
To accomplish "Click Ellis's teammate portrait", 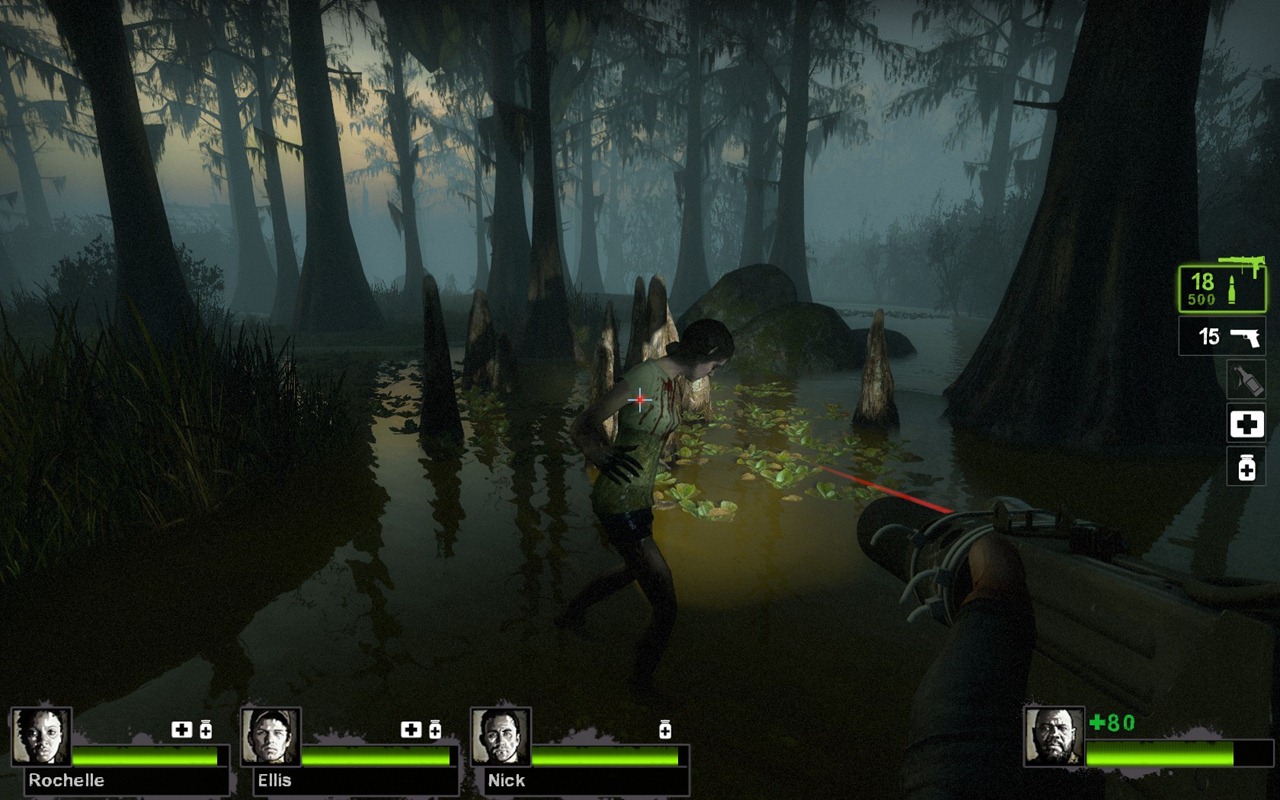I will tap(271, 737).
